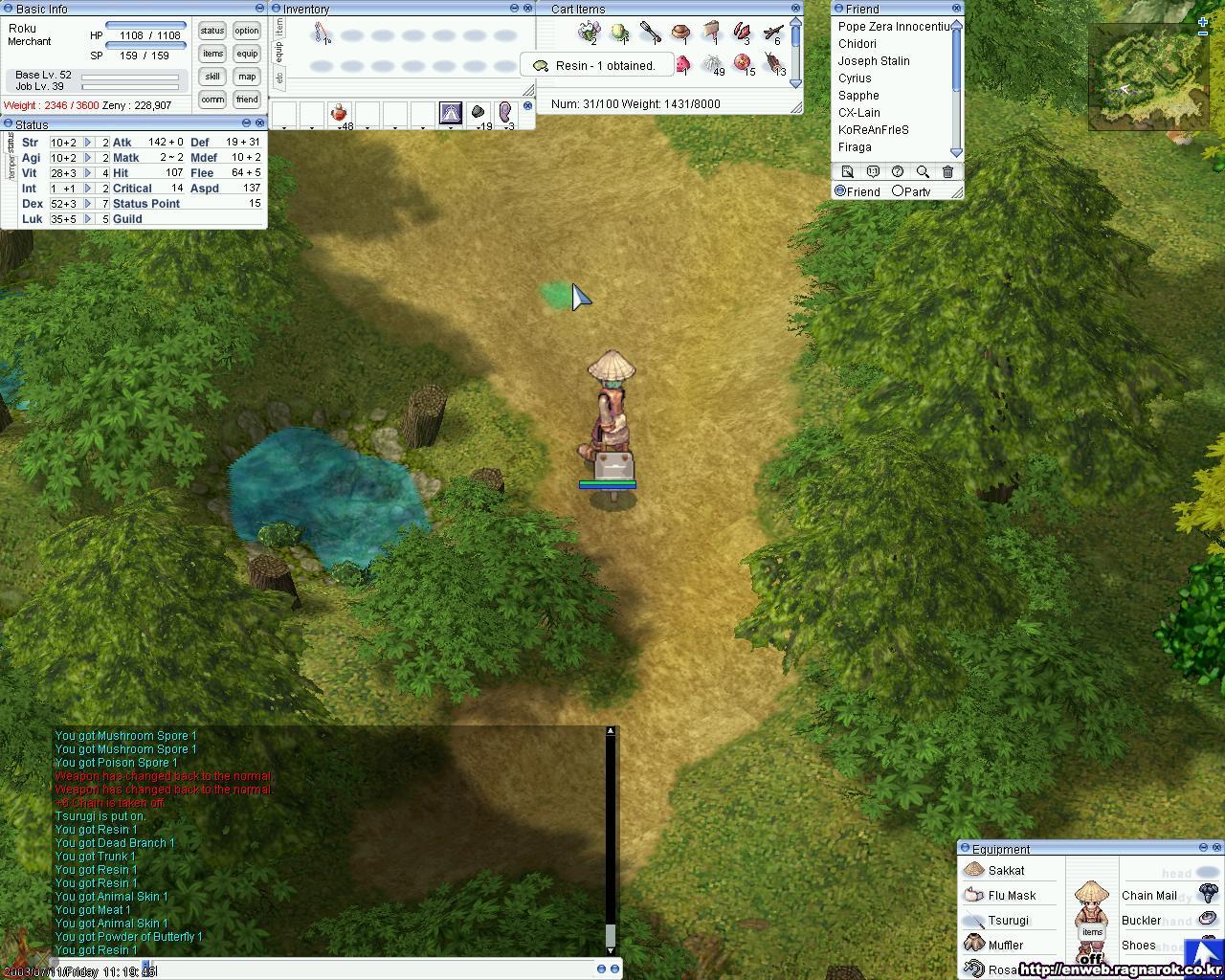Screen dimensions: 1225x980
Task: Select the Friend radio button
Action: click(x=840, y=191)
